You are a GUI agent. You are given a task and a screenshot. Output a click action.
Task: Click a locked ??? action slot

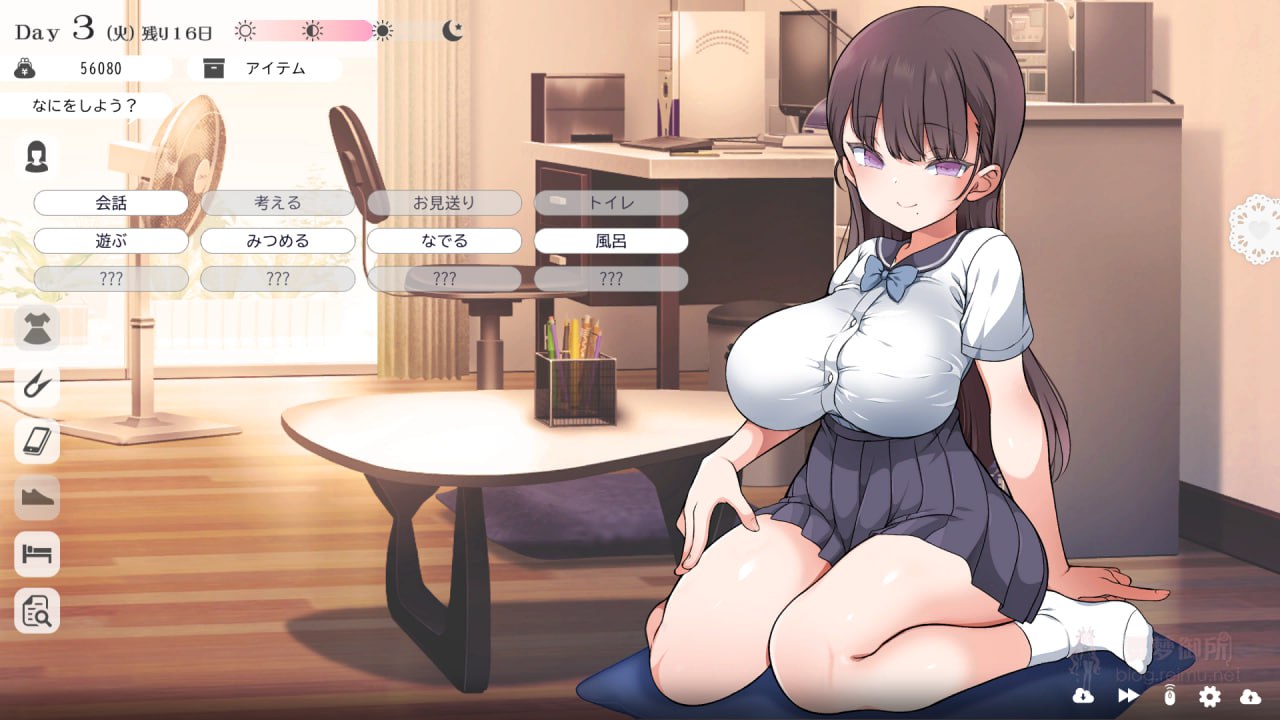[110, 278]
